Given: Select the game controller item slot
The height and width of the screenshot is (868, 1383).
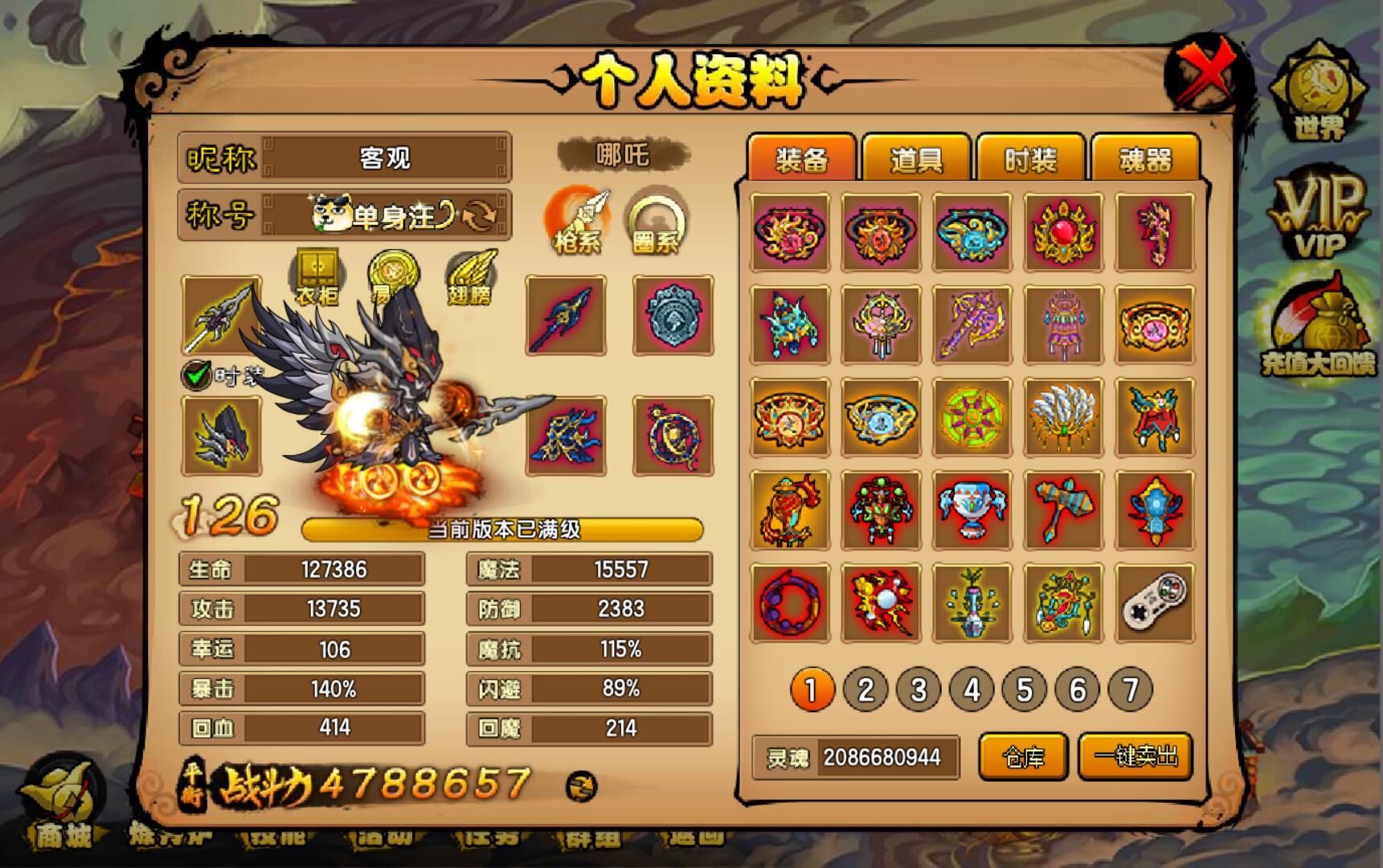Looking at the screenshot, I should tap(1154, 604).
